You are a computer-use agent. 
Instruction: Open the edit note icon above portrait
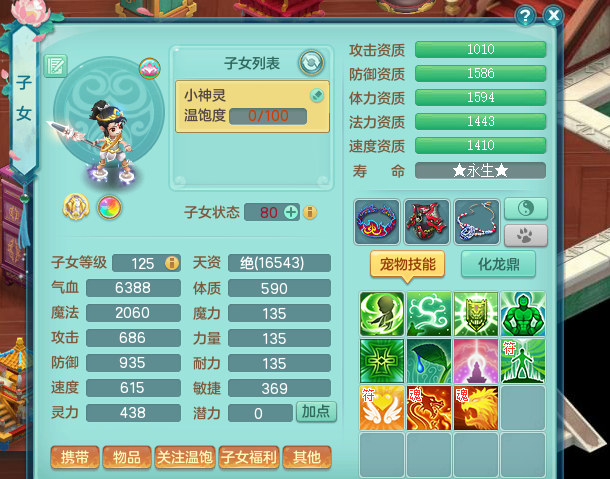click(56, 67)
